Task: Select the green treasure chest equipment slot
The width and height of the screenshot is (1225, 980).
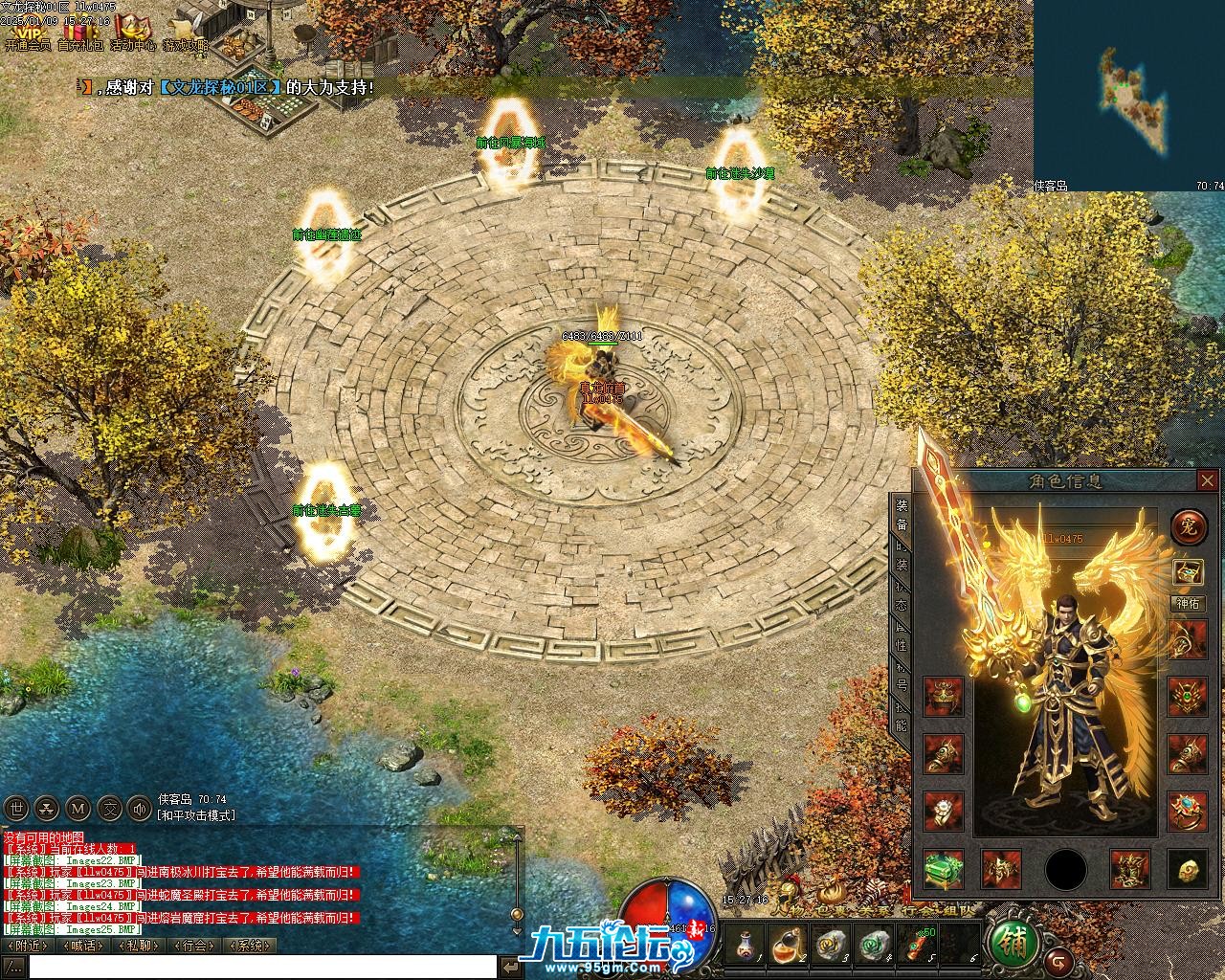Action: point(944,869)
